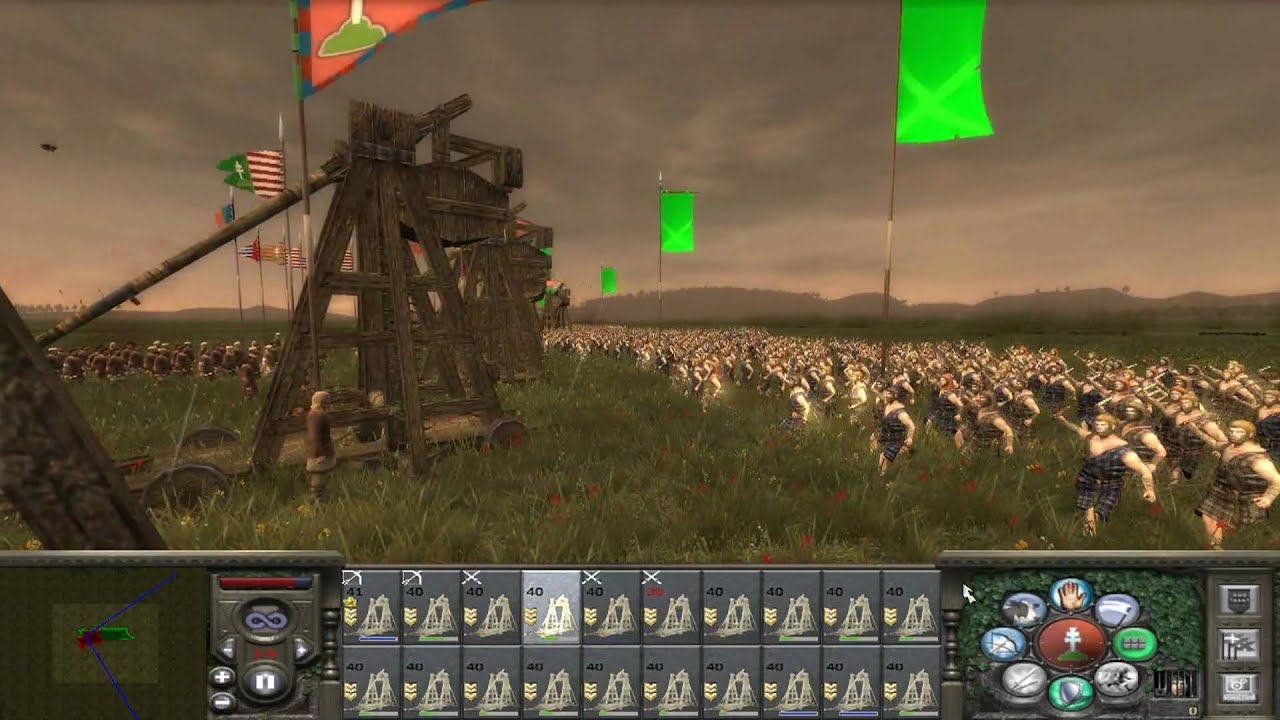Viewport: 1280px width, 720px height.
Task: Increase battle speed with right arrow
Action: pos(302,651)
